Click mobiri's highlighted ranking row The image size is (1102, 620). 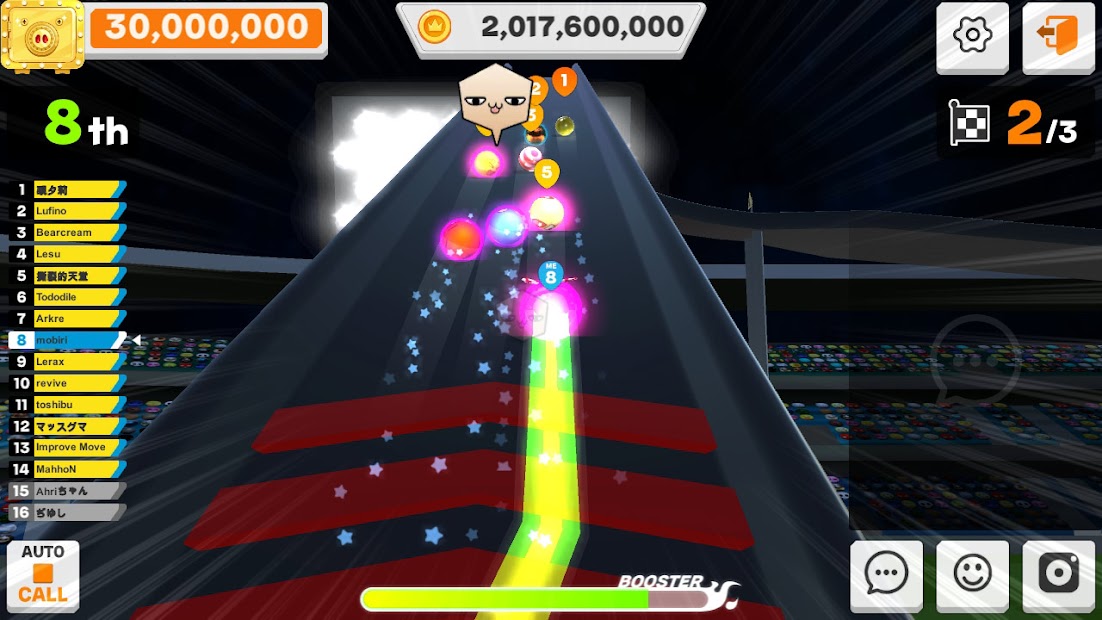click(68, 340)
